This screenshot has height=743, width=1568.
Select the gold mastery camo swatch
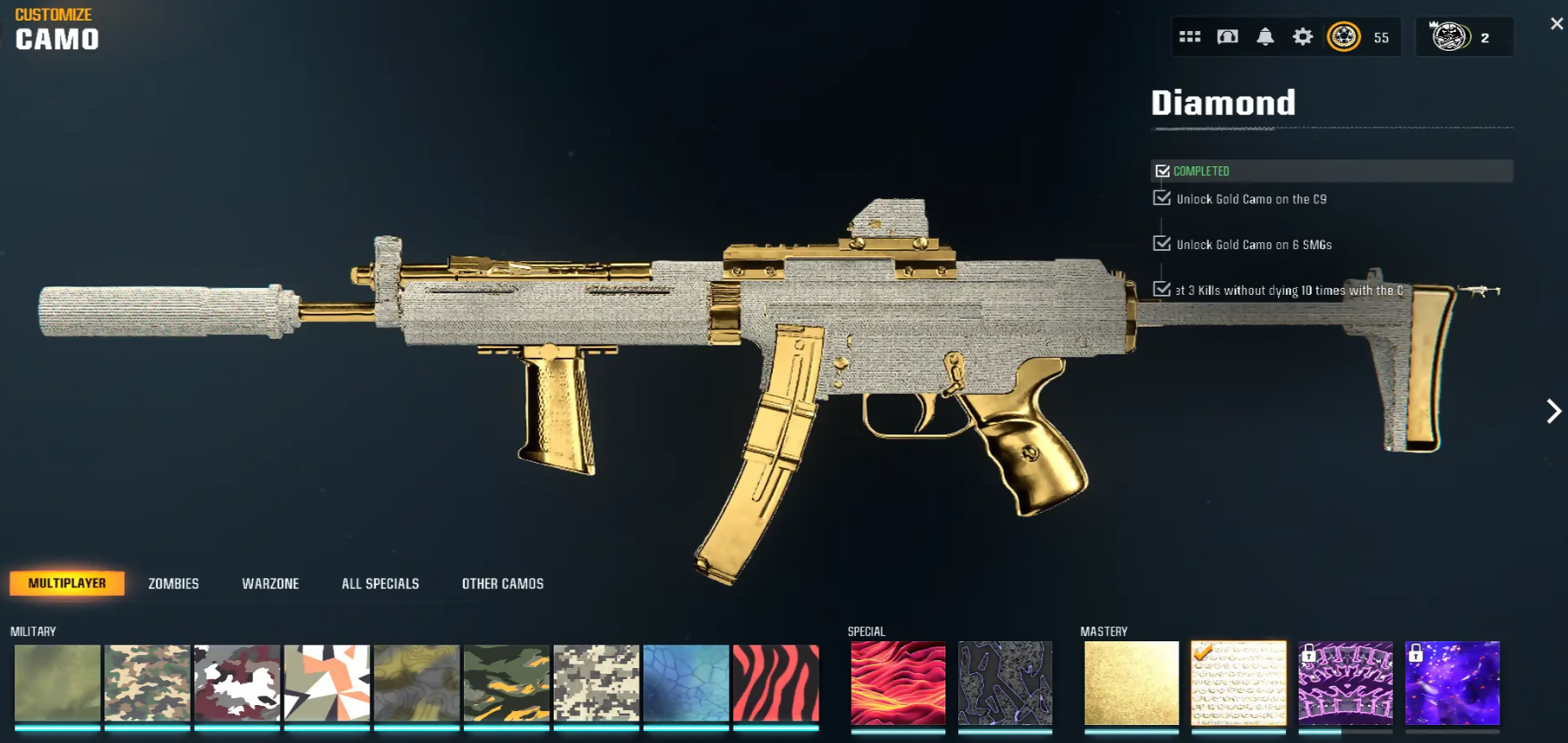1132,683
